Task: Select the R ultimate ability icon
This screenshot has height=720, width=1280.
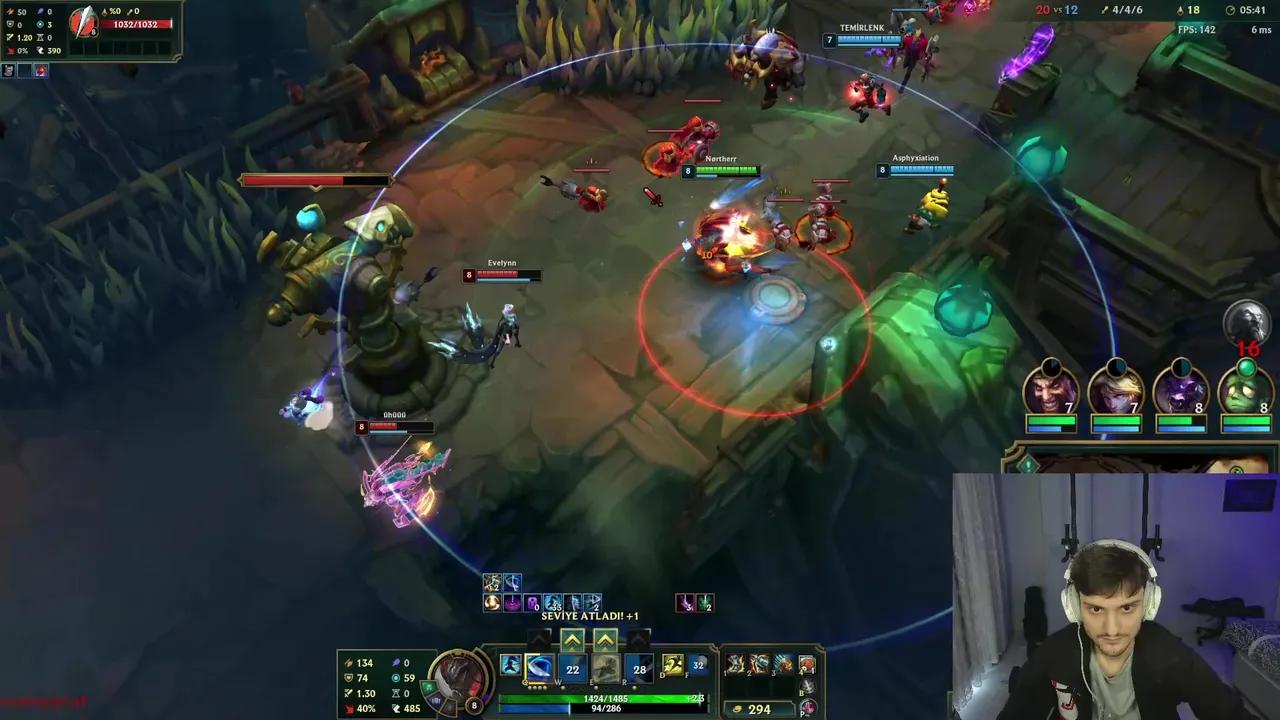Action: click(x=637, y=668)
